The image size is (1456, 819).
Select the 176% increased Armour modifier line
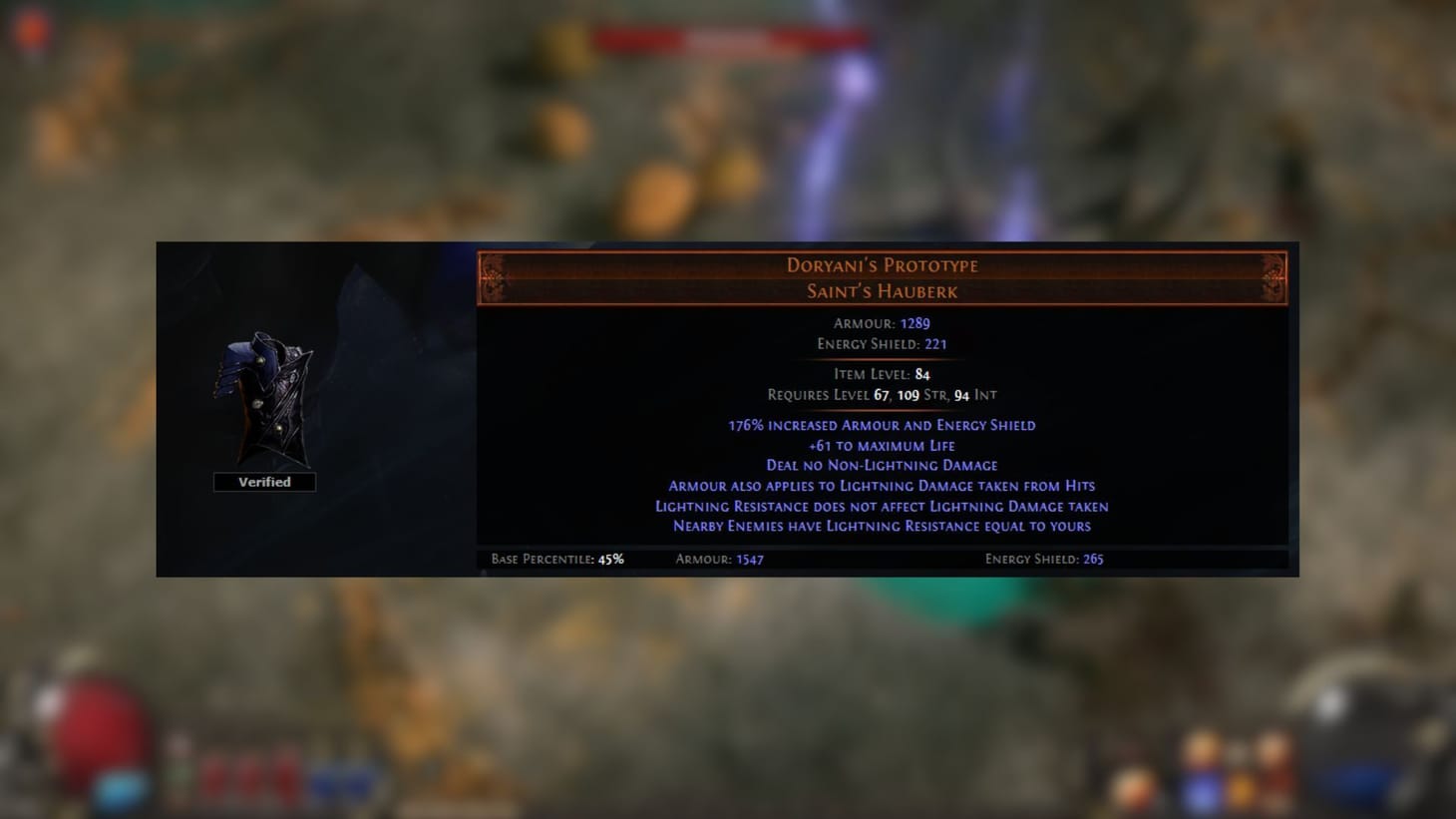coord(882,425)
